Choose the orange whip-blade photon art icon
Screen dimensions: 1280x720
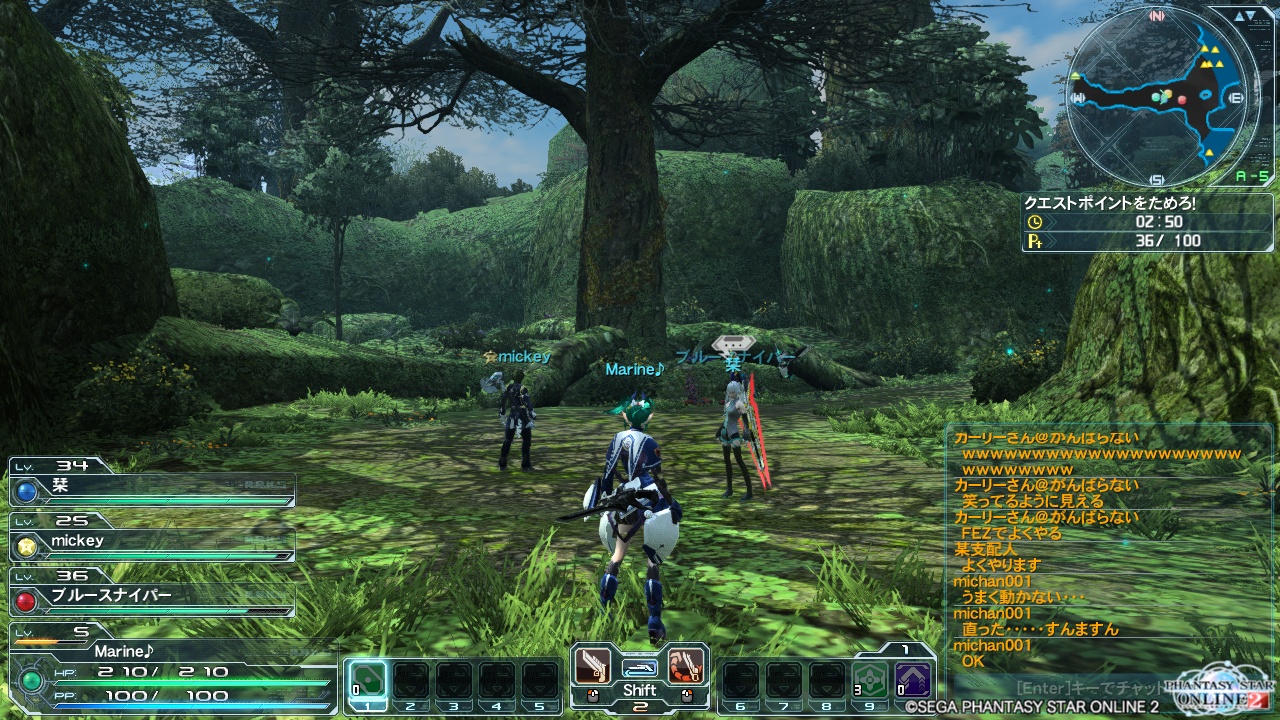686,664
